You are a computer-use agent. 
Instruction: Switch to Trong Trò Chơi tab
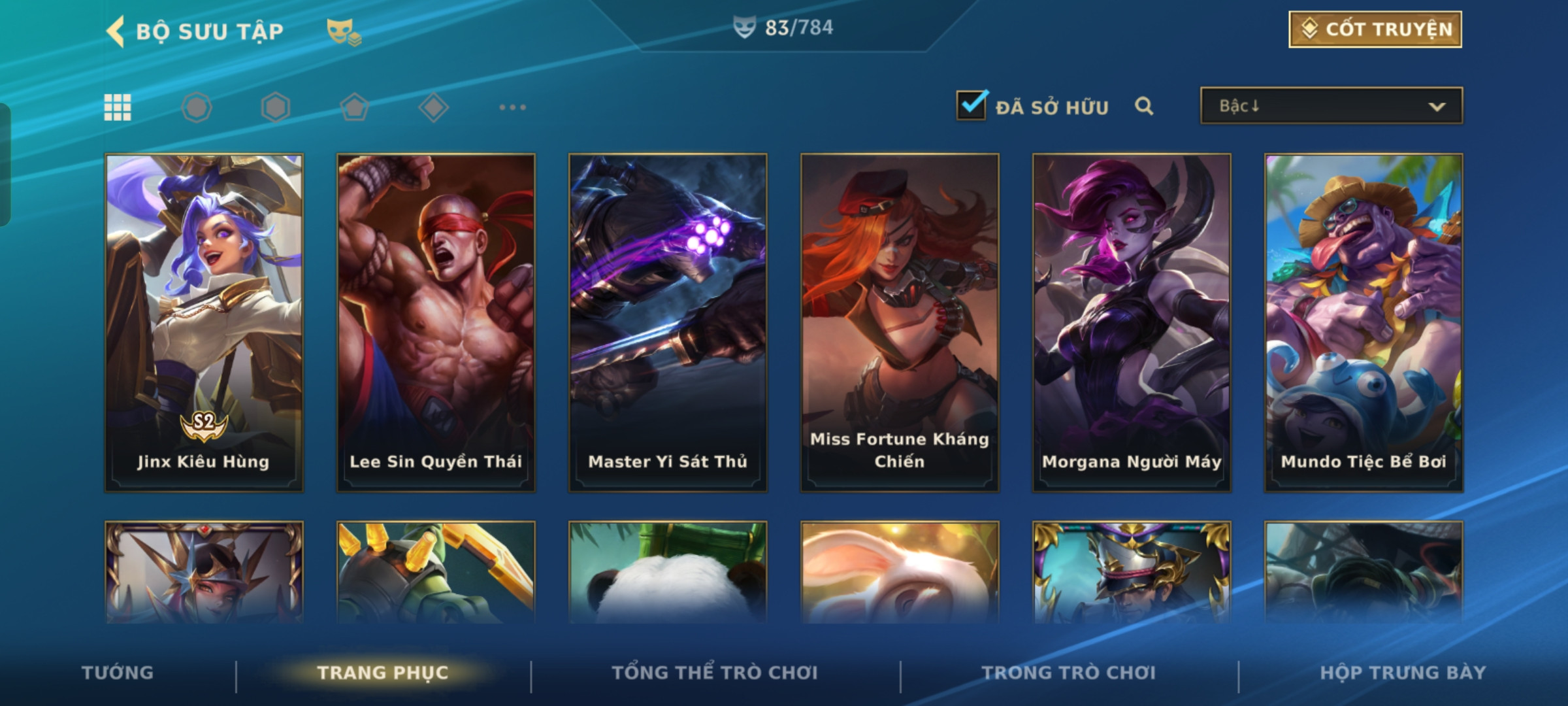1069,673
